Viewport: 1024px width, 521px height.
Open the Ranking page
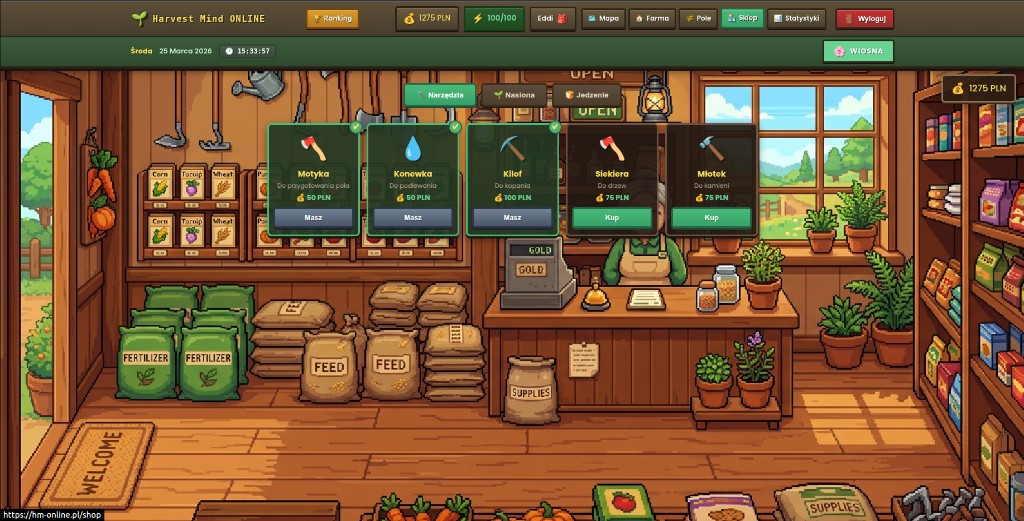pos(332,18)
